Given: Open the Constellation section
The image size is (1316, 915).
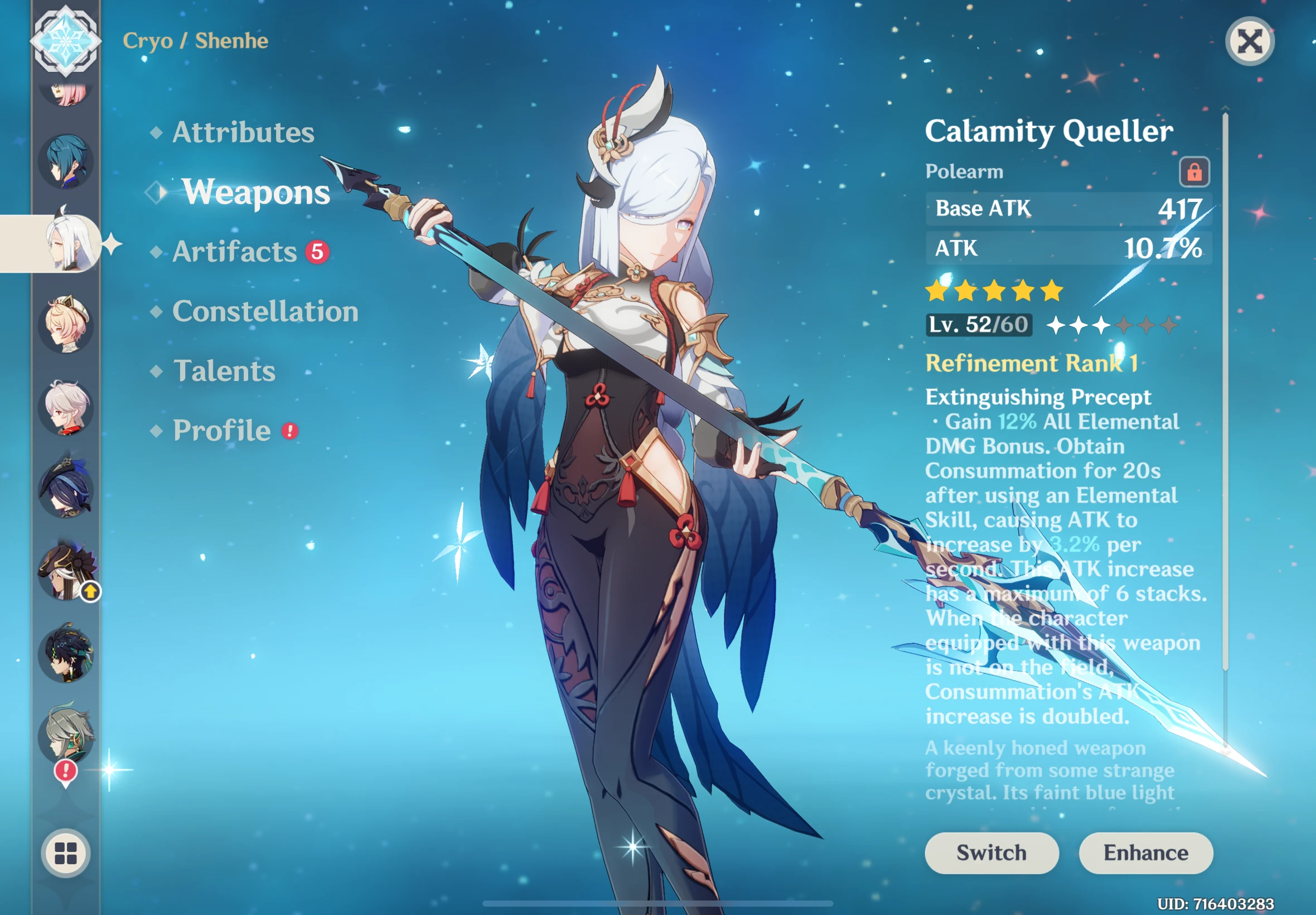Looking at the screenshot, I should 266,311.
